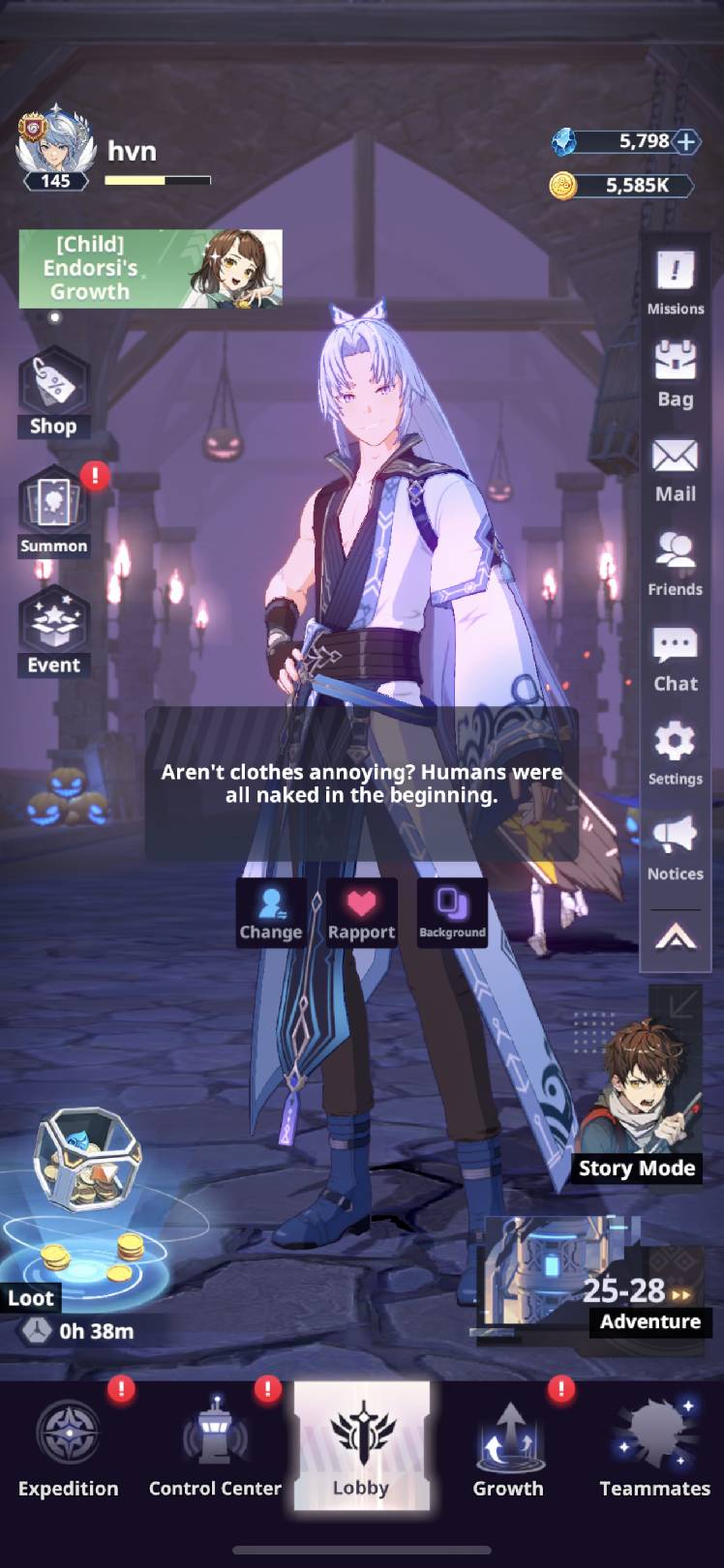Change the lobby Background
The width and height of the screenshot is (724, 1568).
click(452, 913)
